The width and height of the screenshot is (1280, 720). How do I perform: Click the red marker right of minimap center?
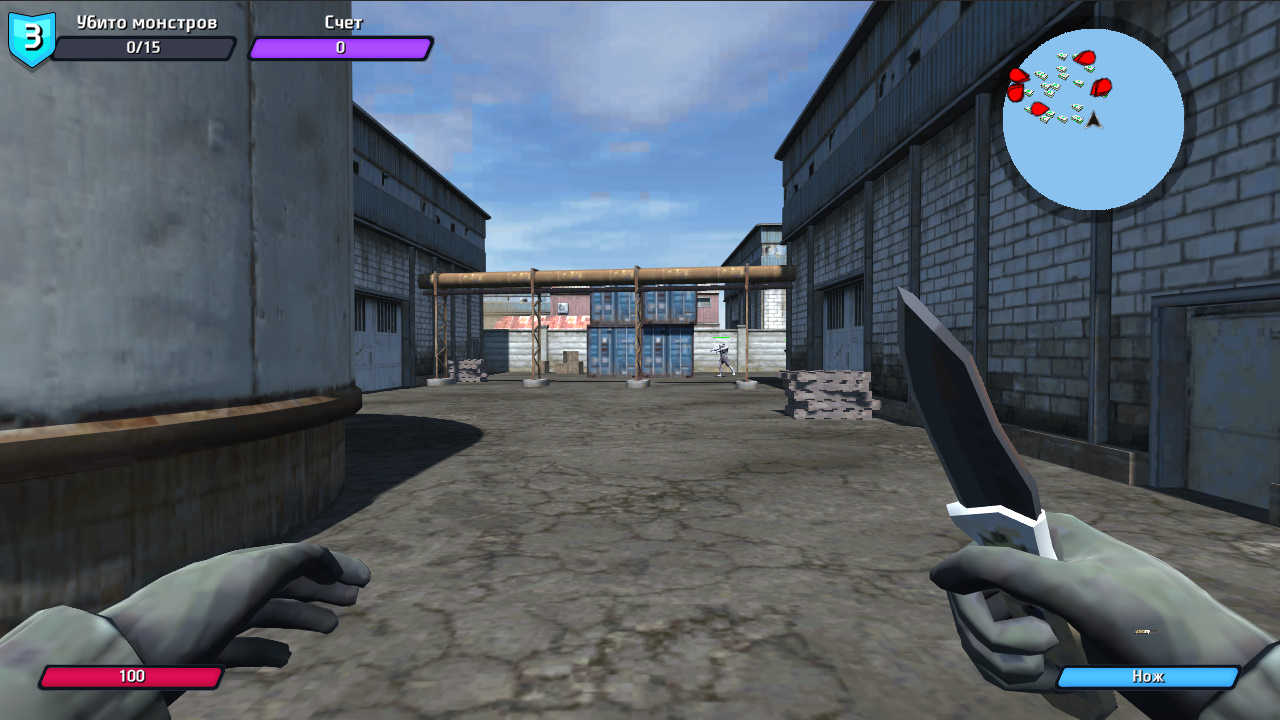(x=1101, y=87)
